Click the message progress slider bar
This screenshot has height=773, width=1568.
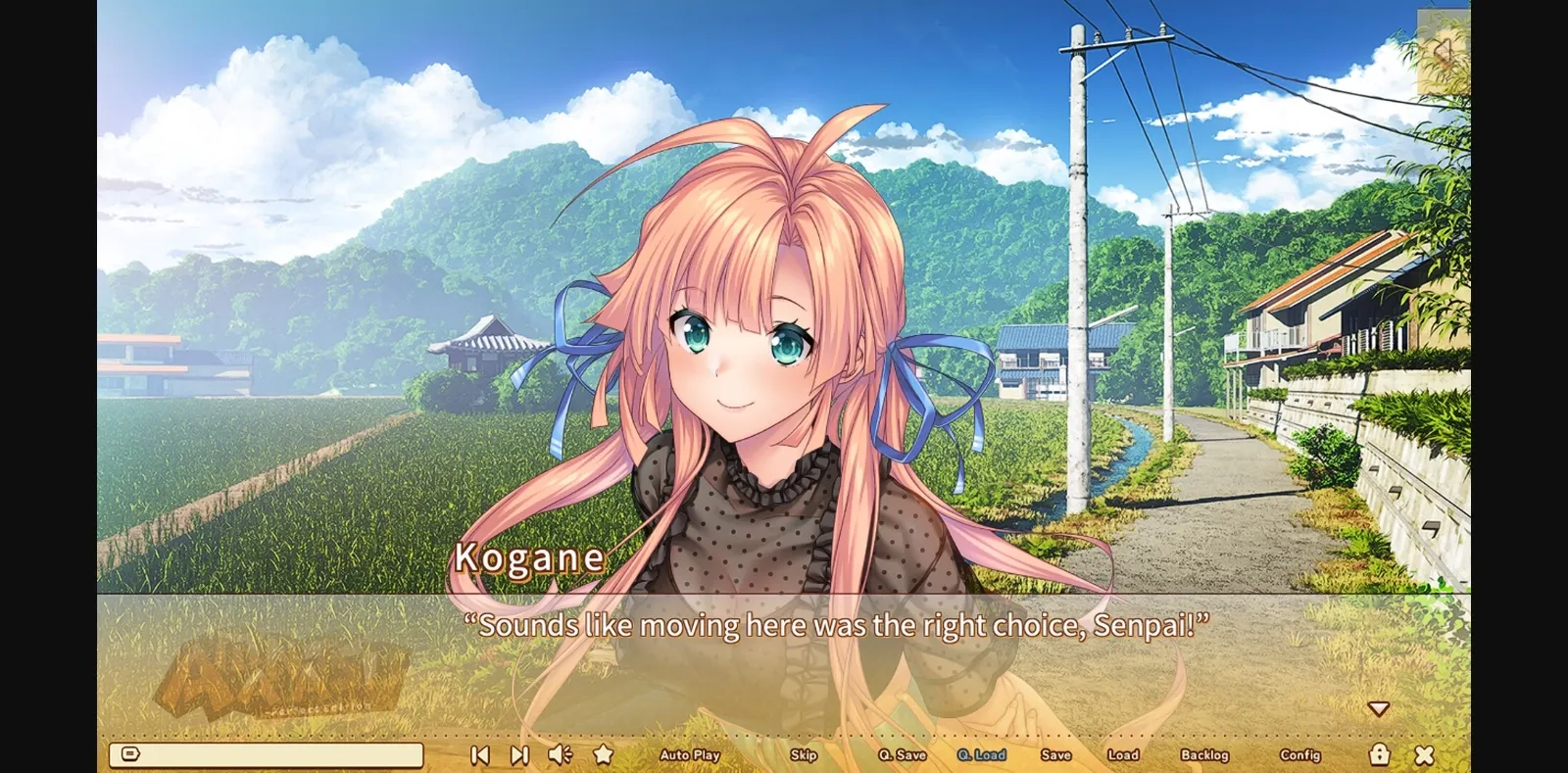click(x=274, y=752)
